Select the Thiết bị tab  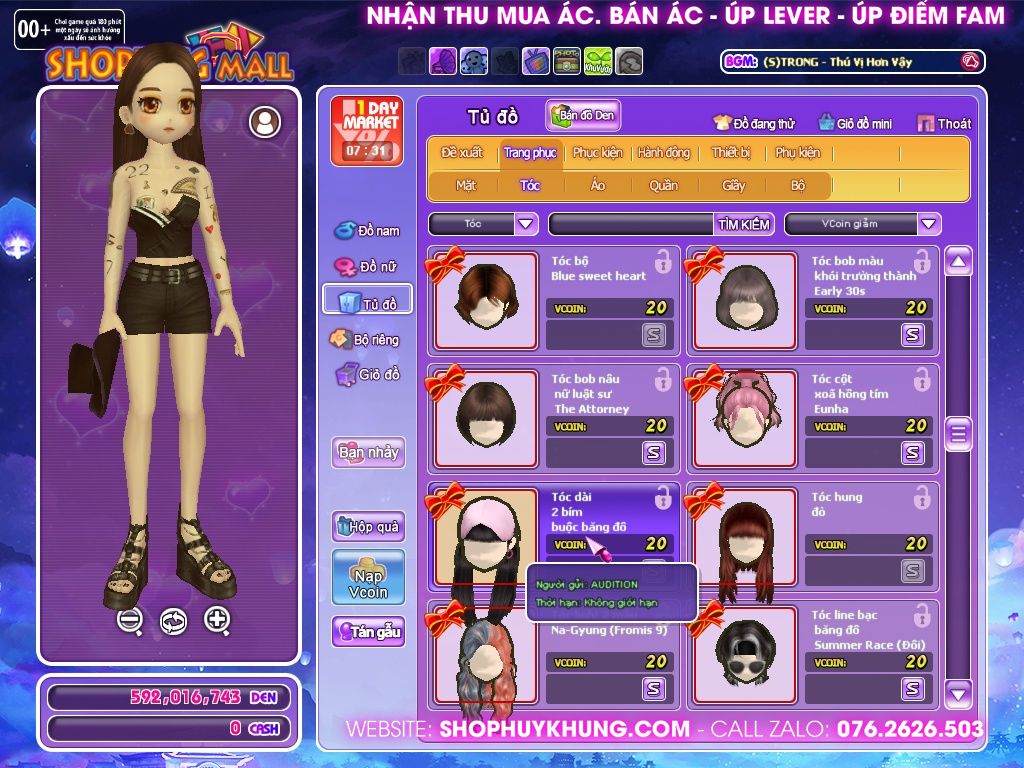click(x=731, y=153)
